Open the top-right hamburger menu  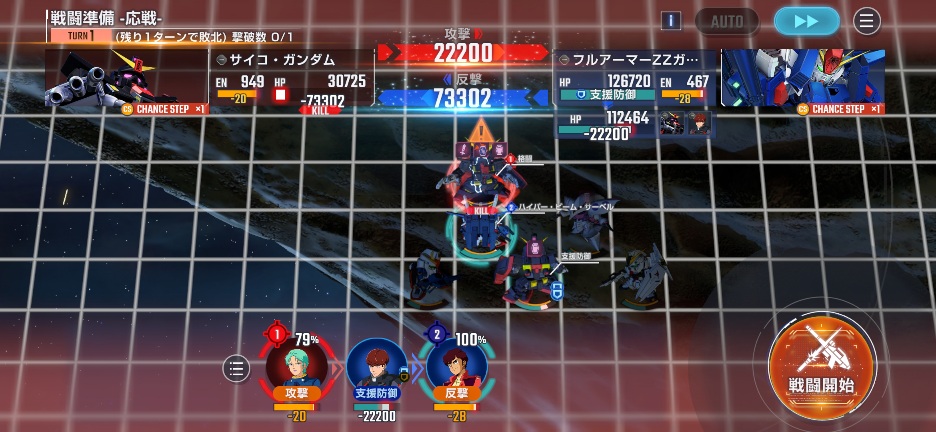pos(867,21)
